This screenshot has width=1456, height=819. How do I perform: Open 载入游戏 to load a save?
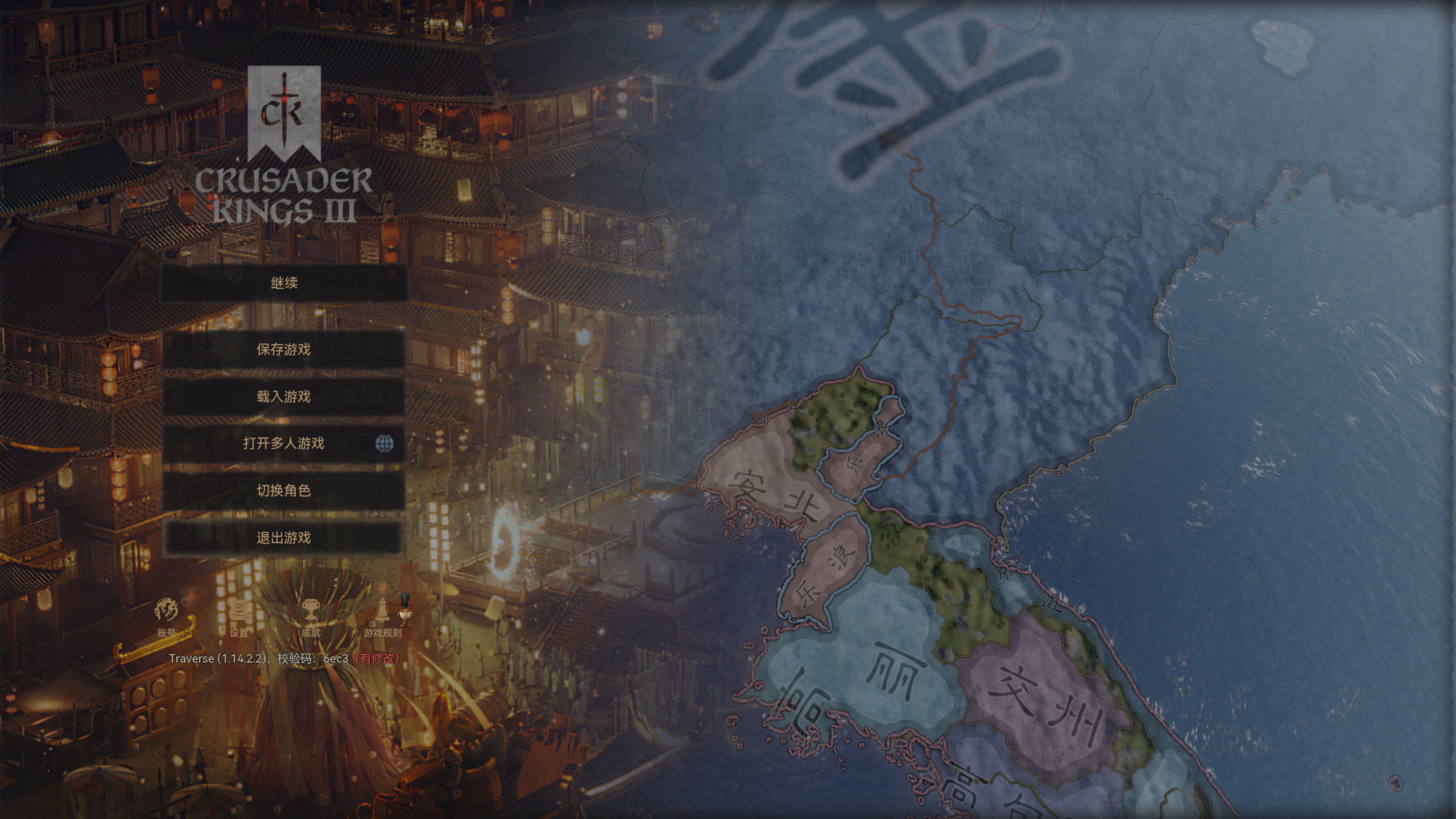point(283,398)
